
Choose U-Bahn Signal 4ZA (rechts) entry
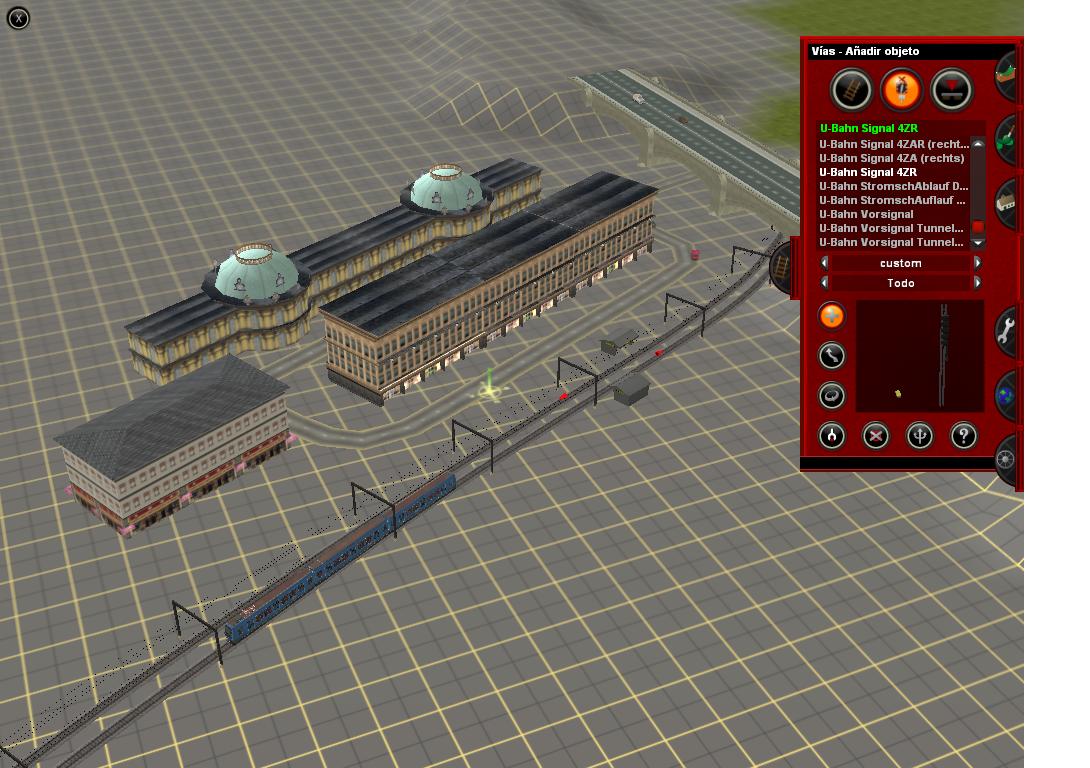coord(891,158)
